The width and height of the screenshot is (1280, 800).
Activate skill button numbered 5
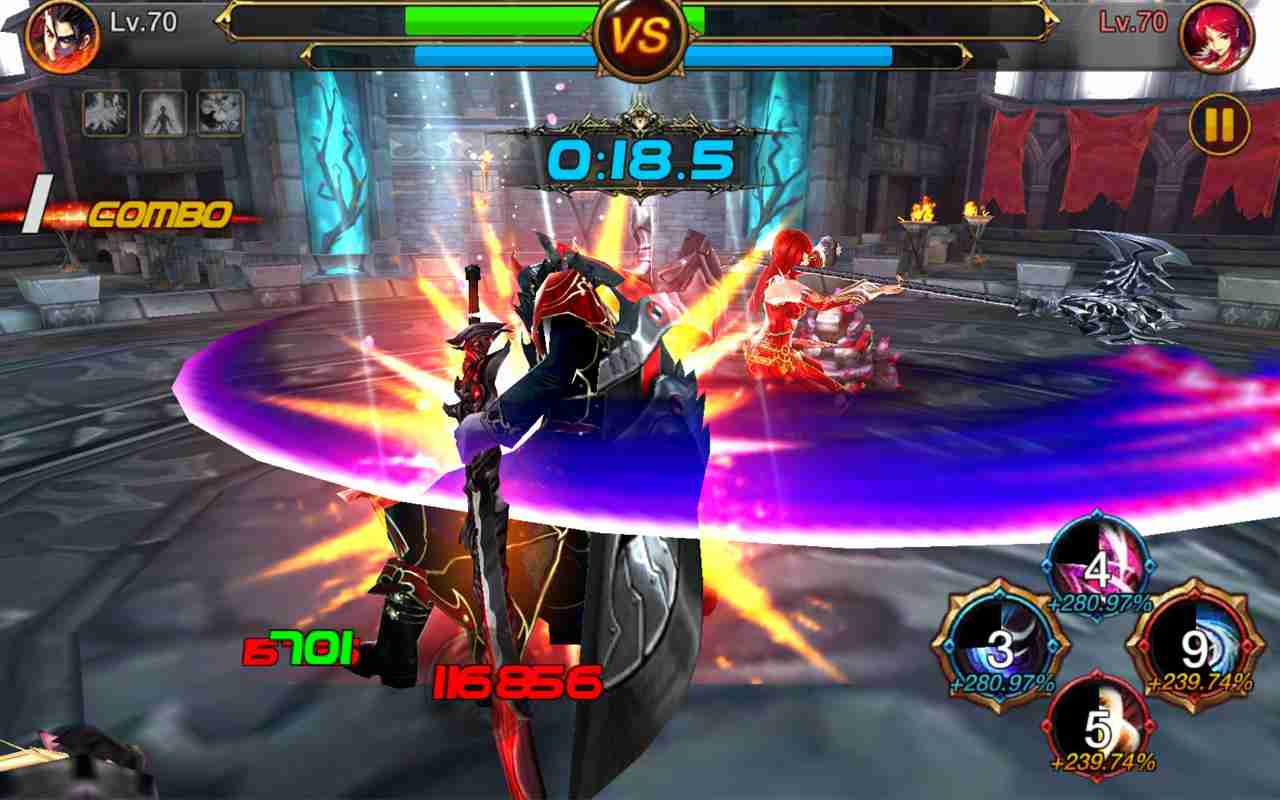[1100, 728]
